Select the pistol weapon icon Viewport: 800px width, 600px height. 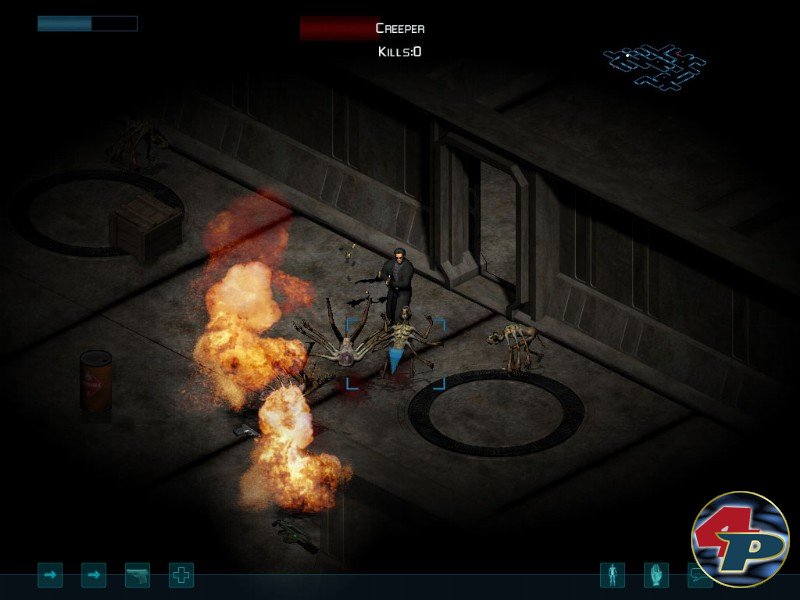[137, 575]
